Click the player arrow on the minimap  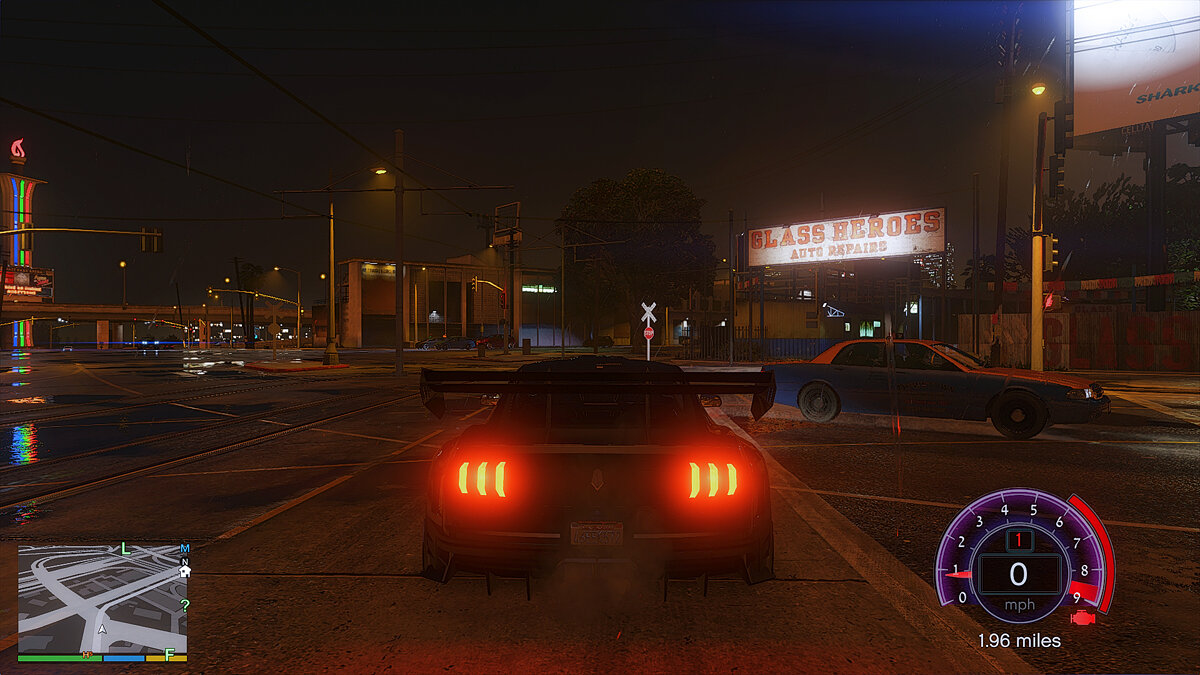101,630
